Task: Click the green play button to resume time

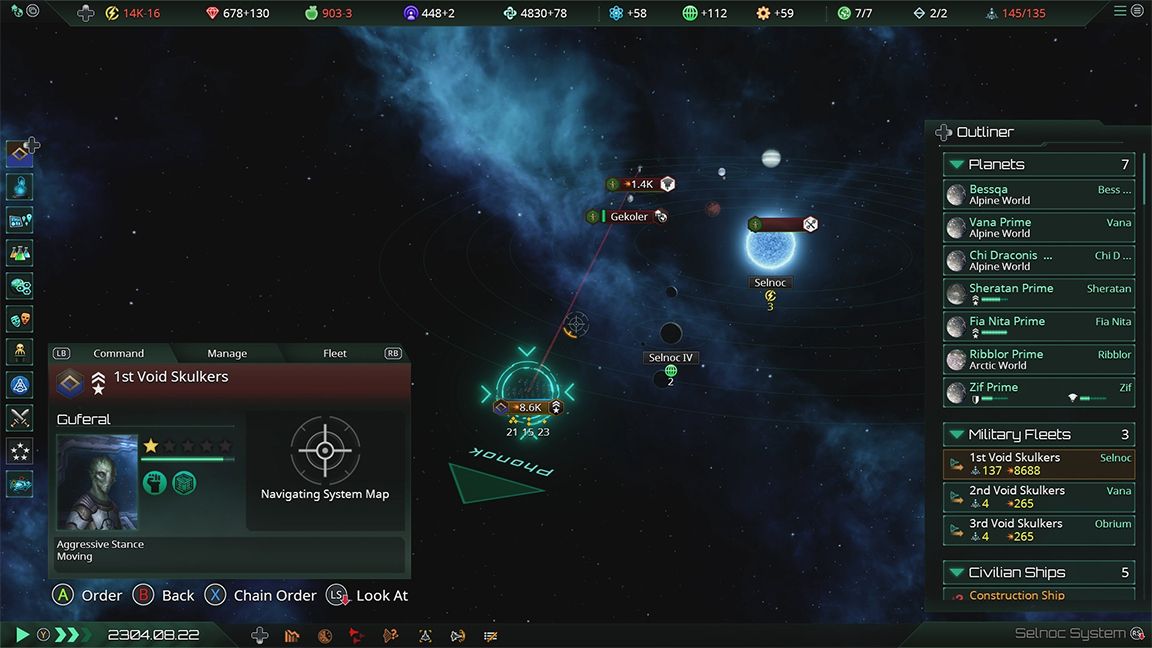Action: (22, 634)
